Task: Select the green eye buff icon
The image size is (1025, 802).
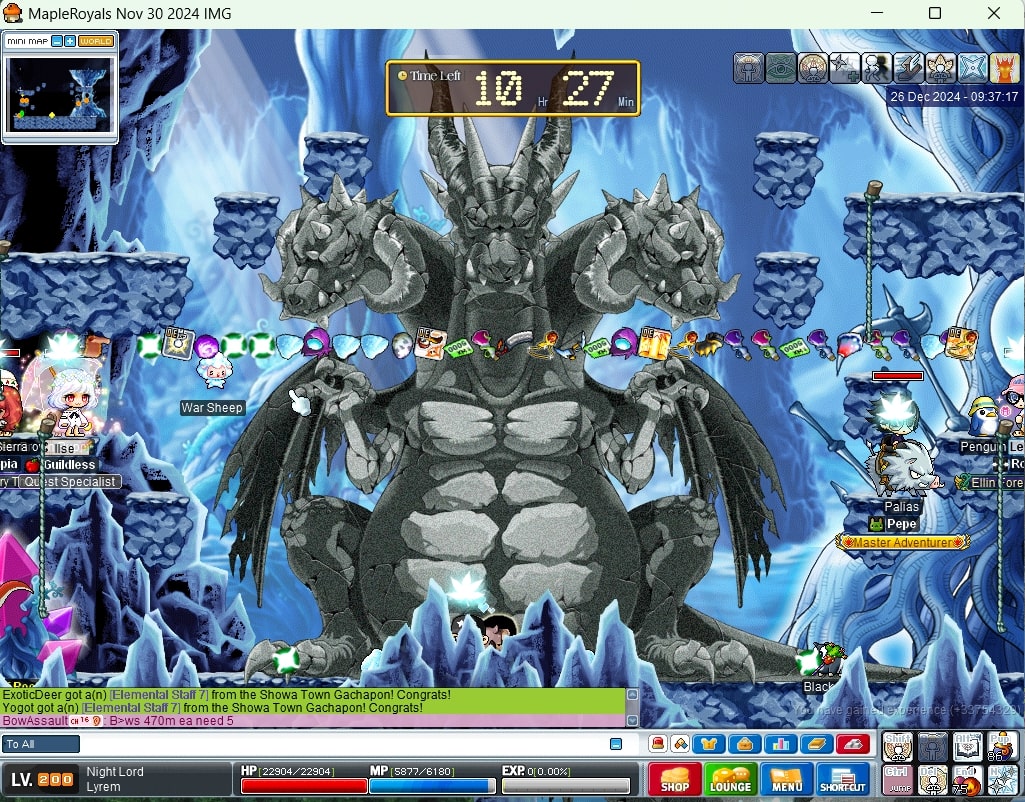Action: tap(781, 68)
